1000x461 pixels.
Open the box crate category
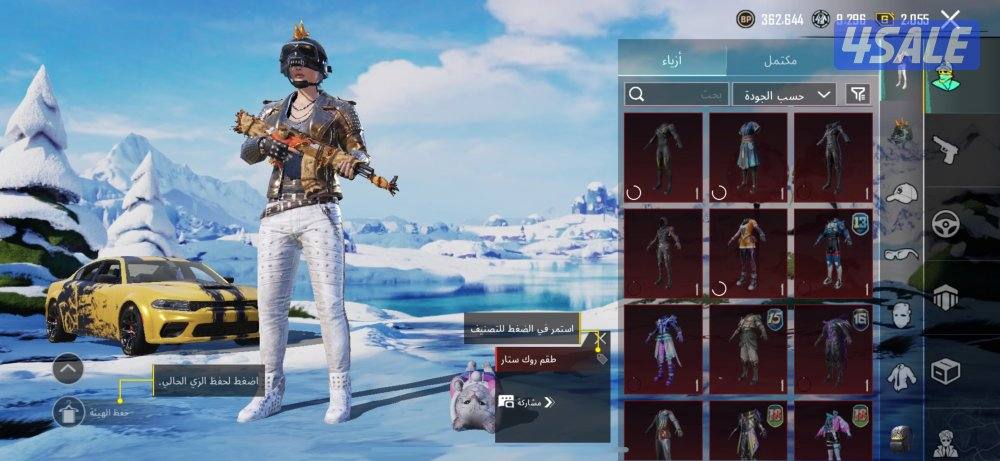point(945,370)
